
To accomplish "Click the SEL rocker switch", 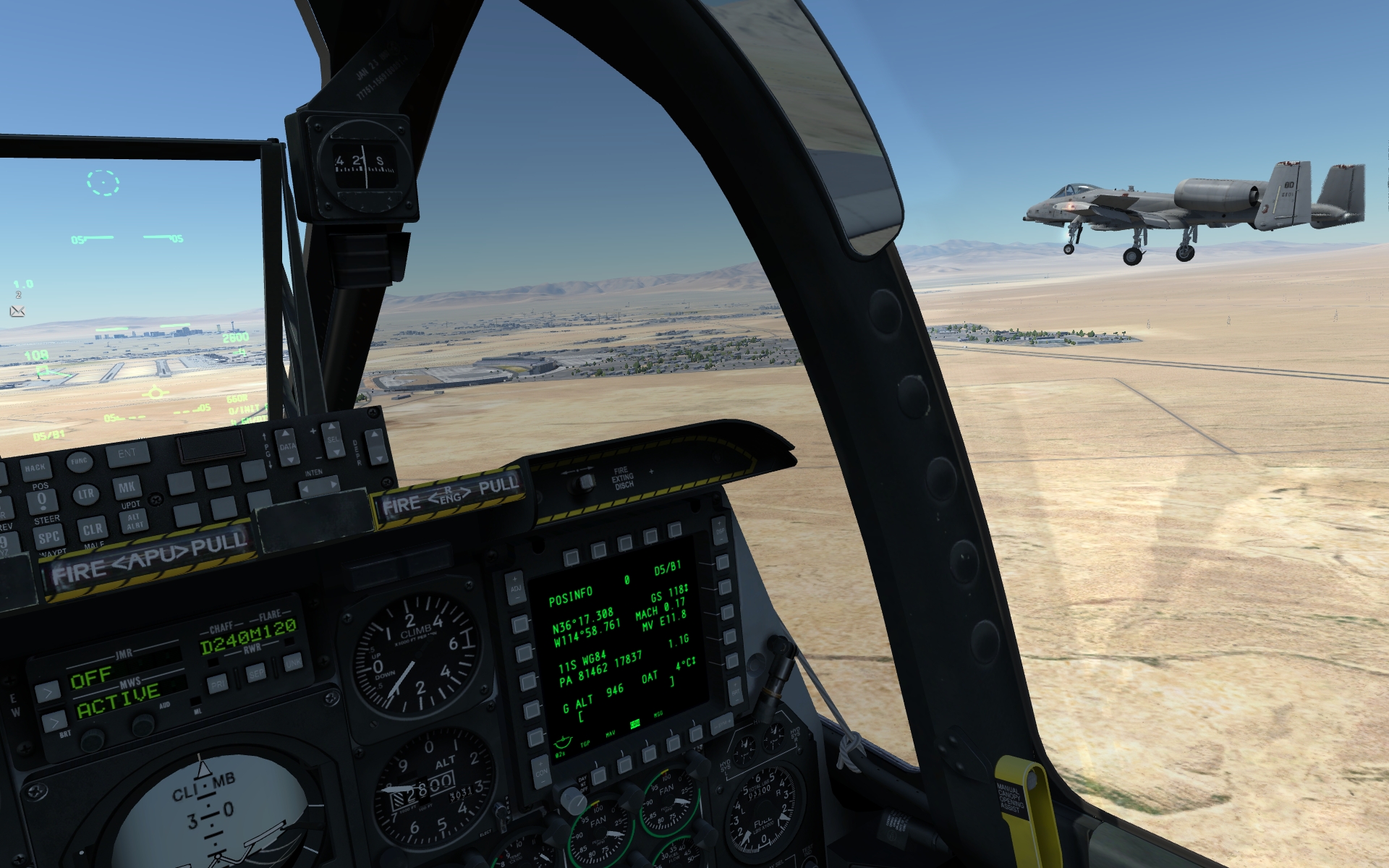I will click(332, 441).
